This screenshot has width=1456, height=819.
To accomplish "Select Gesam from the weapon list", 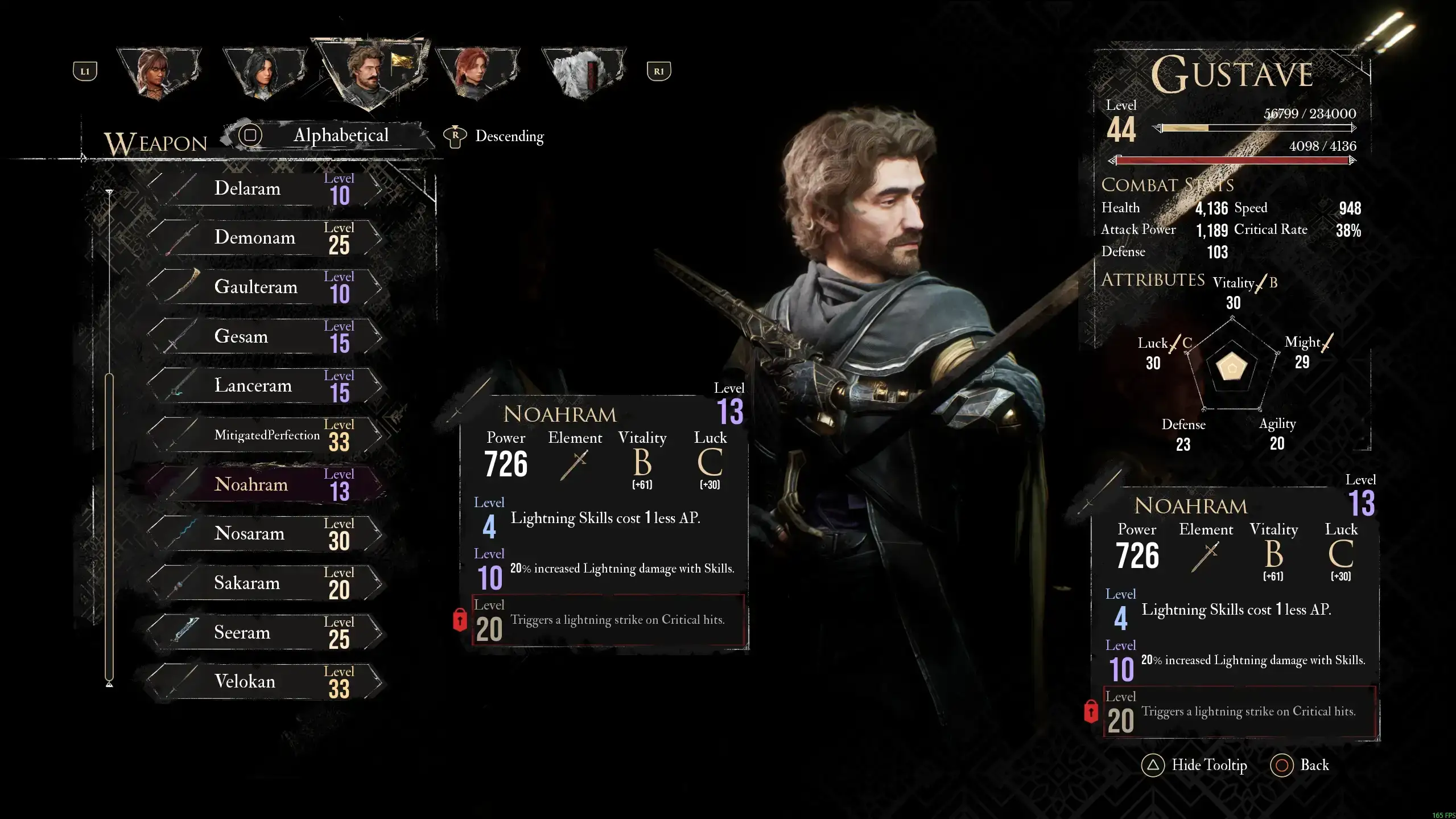I will tap(265, 336).
